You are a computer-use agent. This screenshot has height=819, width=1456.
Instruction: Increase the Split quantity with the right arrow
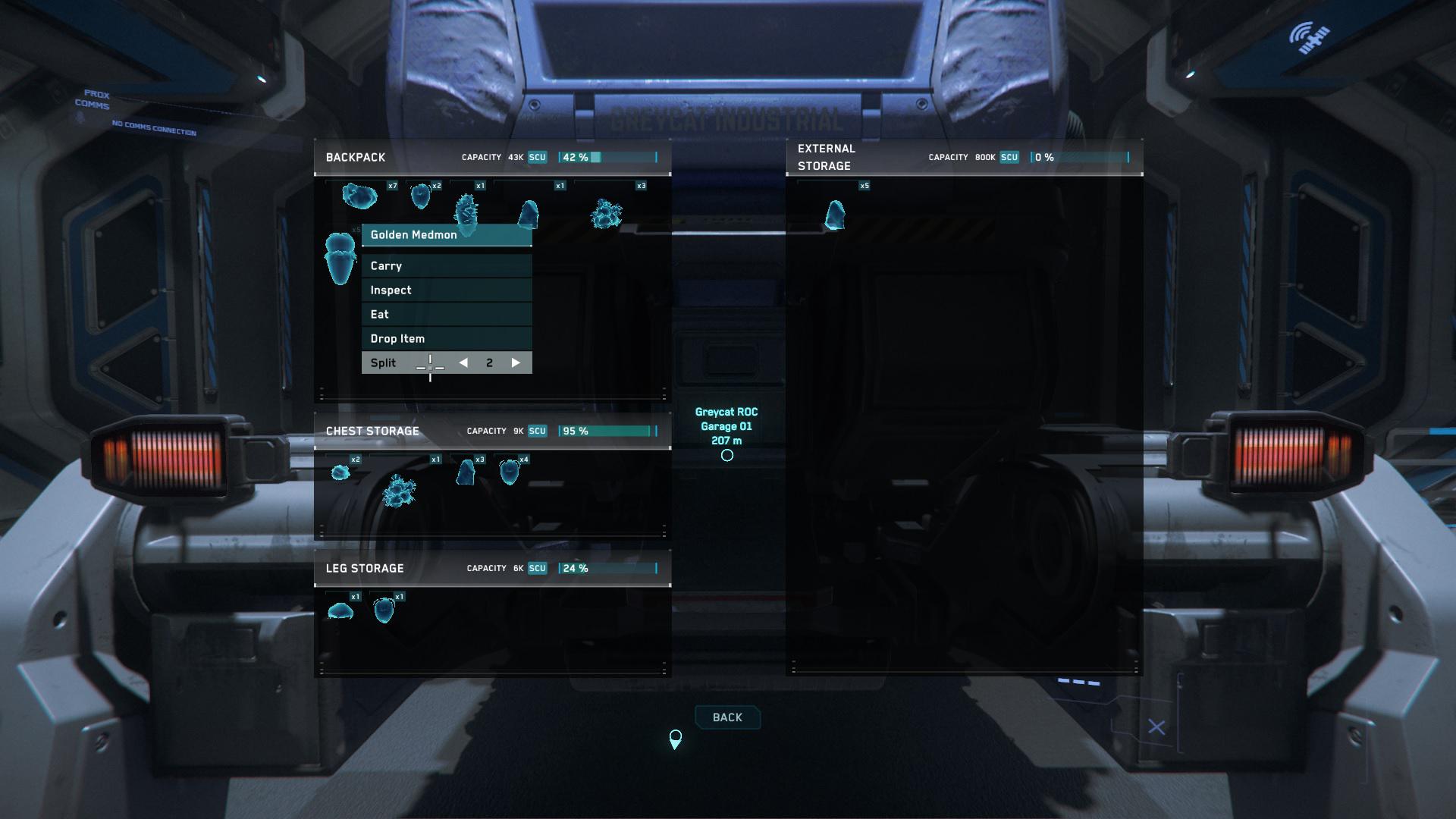pyautogui.click(x=517, y=362)
